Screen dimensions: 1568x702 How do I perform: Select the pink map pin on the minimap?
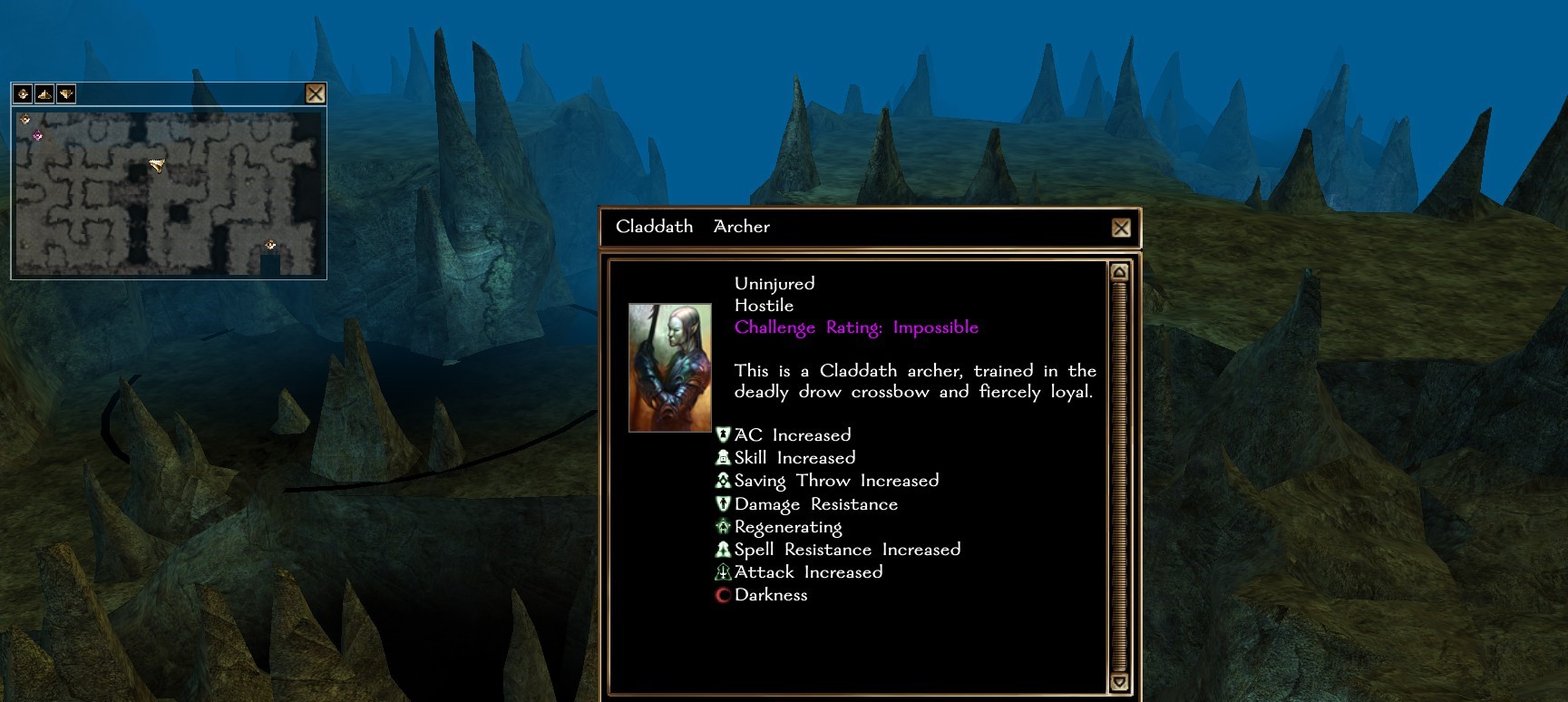click(38, 136)
